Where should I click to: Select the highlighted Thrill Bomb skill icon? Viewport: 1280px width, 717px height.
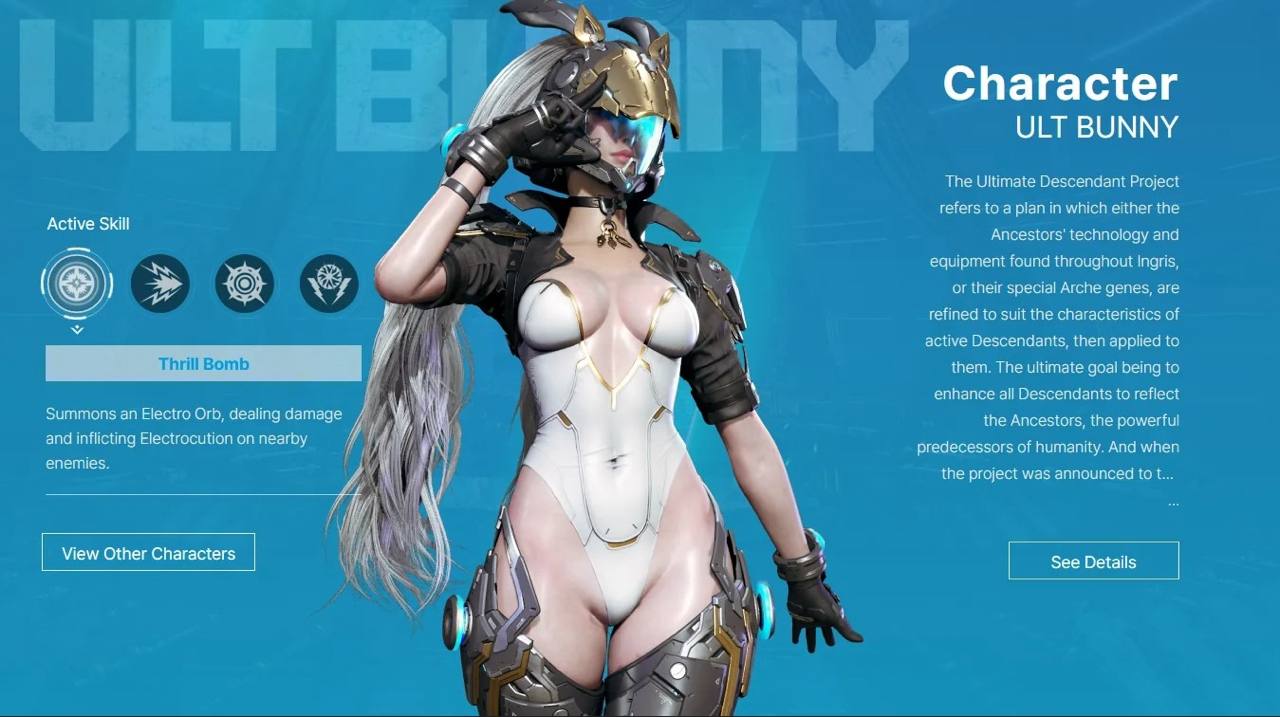point(77,284)
